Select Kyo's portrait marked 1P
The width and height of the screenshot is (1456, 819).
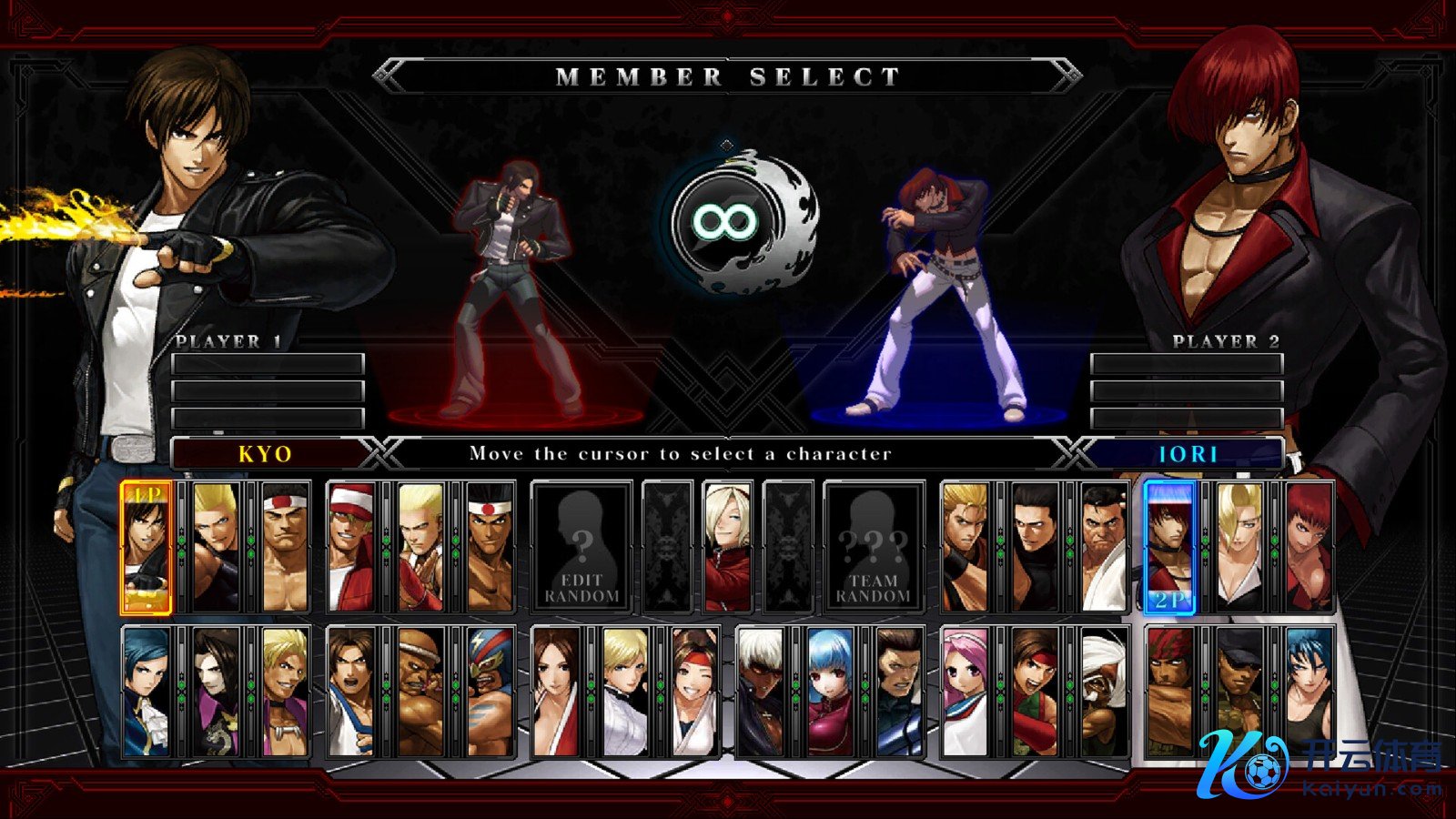coord(146,547)
